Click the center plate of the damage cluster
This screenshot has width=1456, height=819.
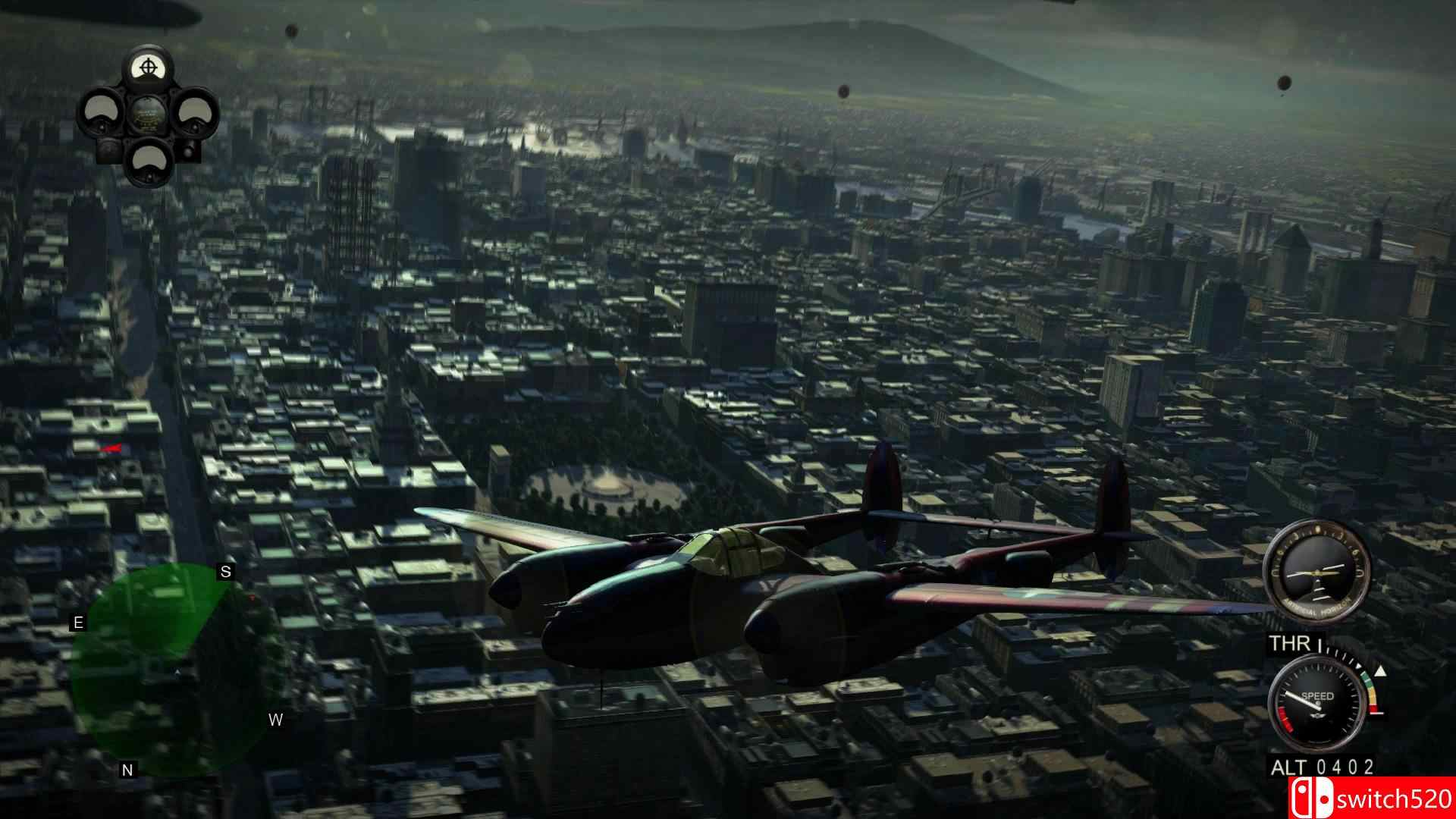tap(148, 115)
